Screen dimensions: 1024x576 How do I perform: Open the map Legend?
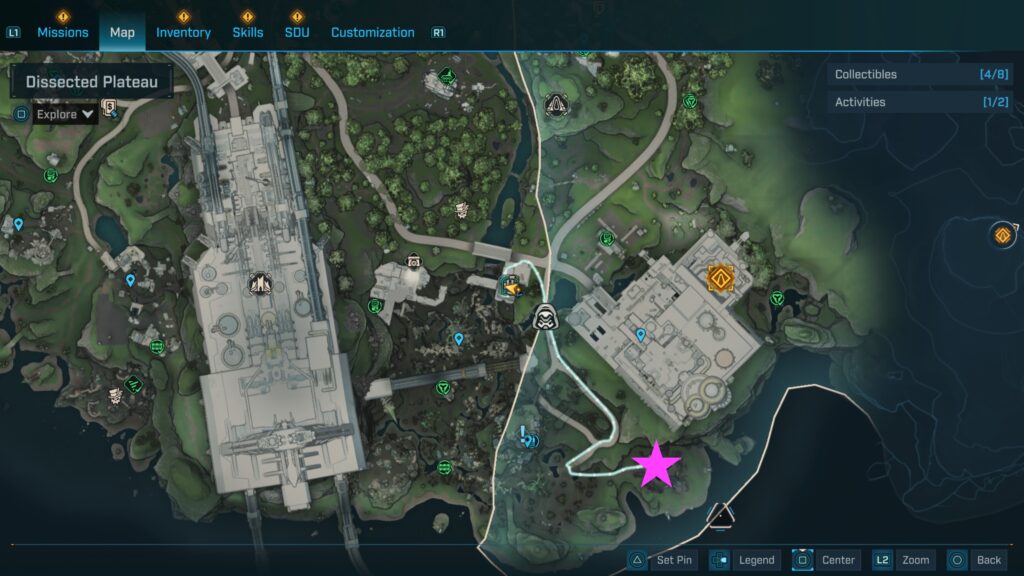tap(744, 560)
